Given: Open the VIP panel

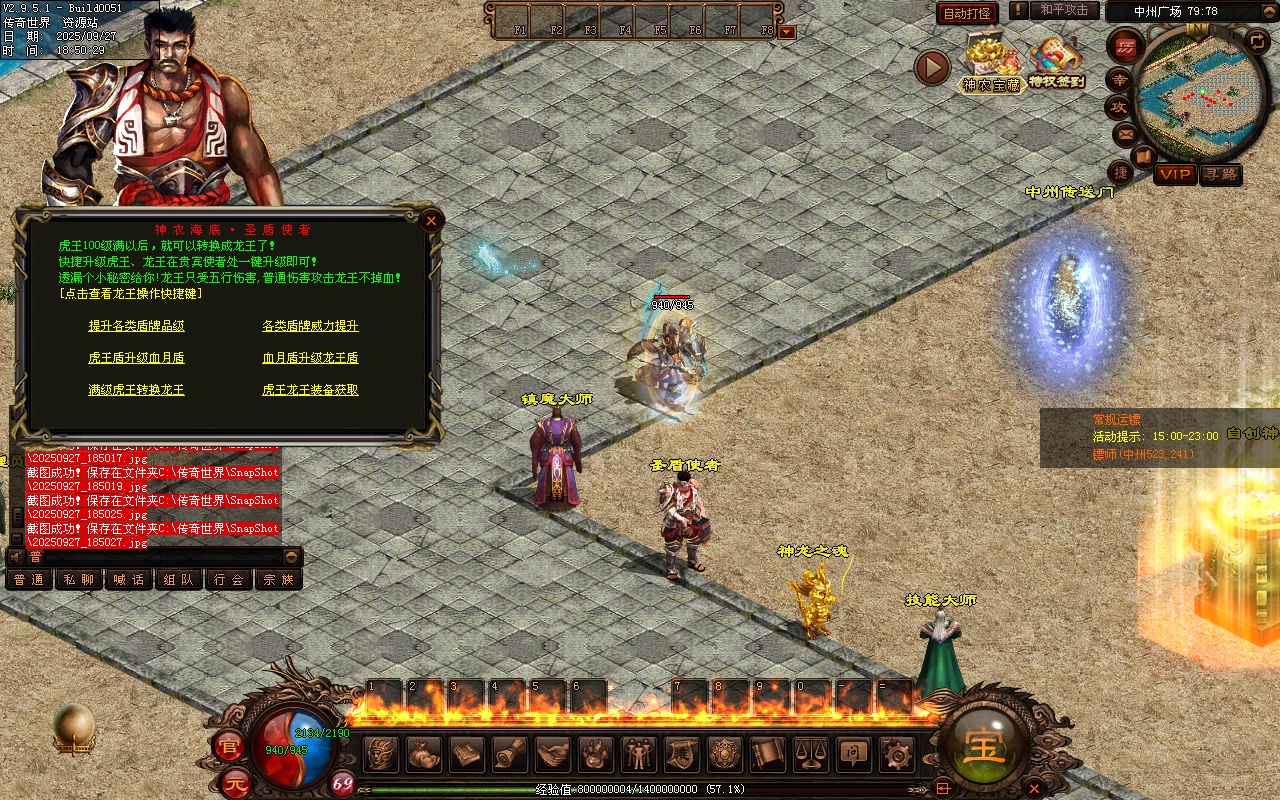Looking at the screenshot, I should 1175,174.
